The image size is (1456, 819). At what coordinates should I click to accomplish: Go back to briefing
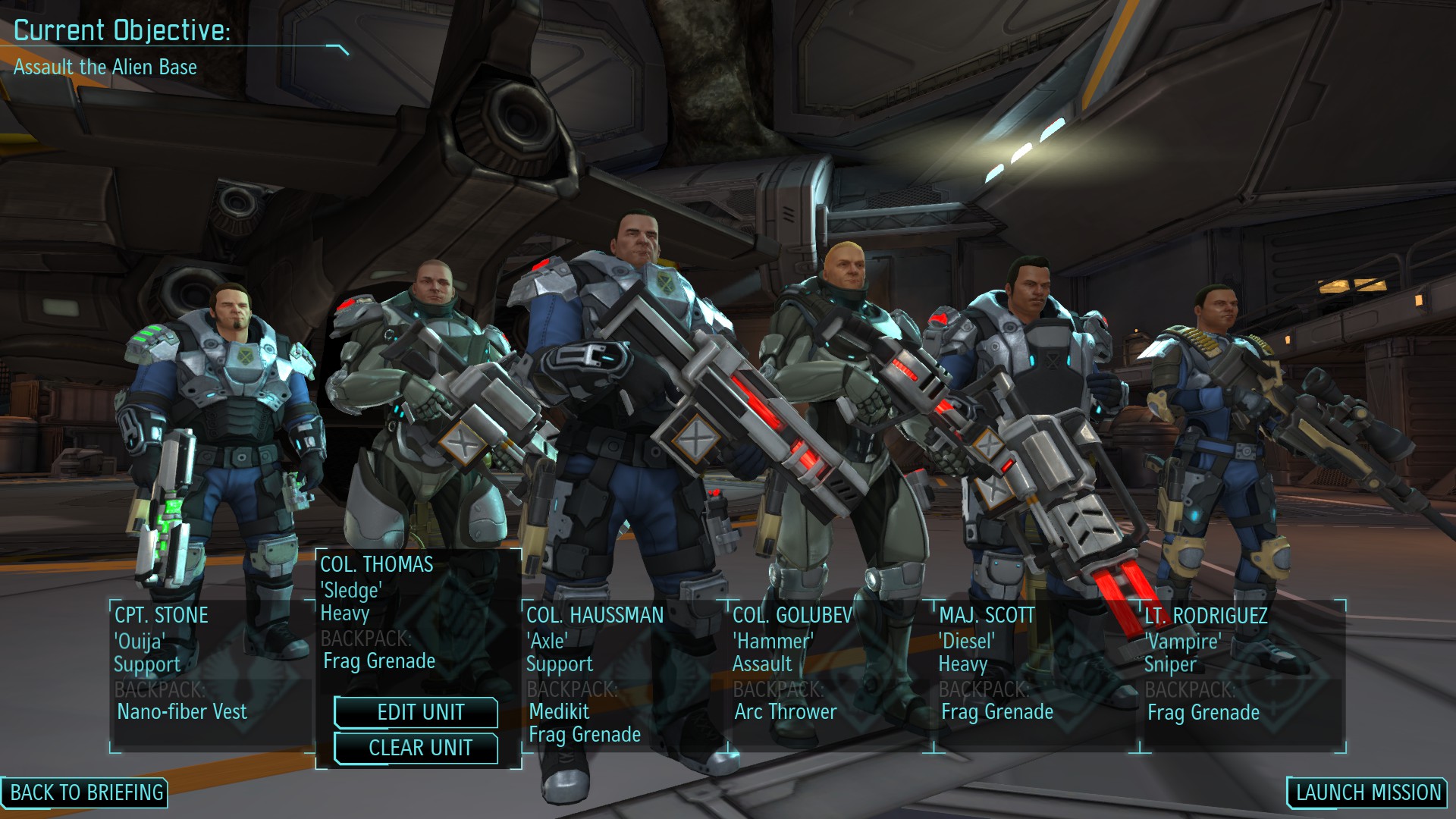click(x=85, y=792)
